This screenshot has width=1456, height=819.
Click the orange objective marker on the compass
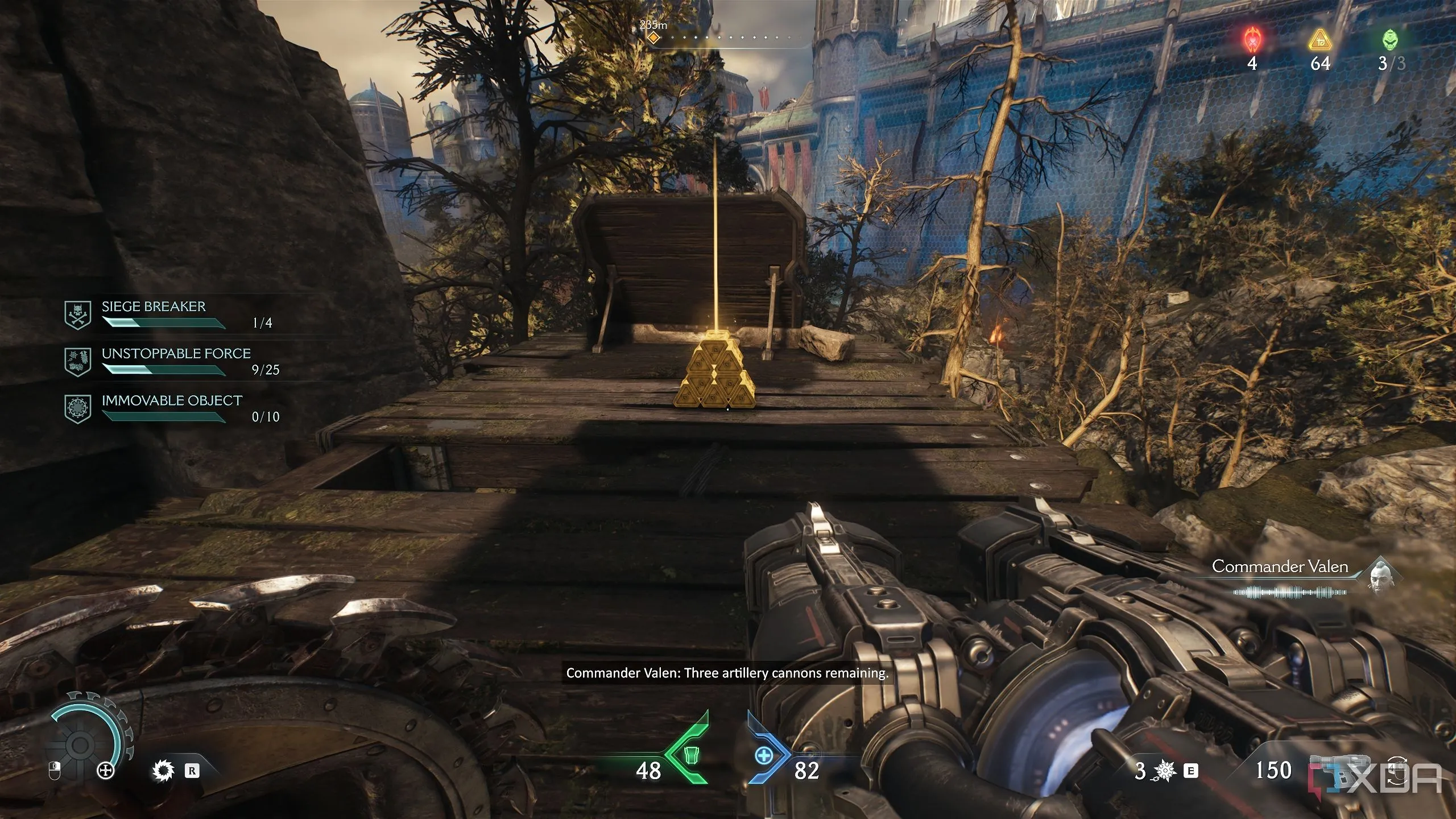(653, 38)
